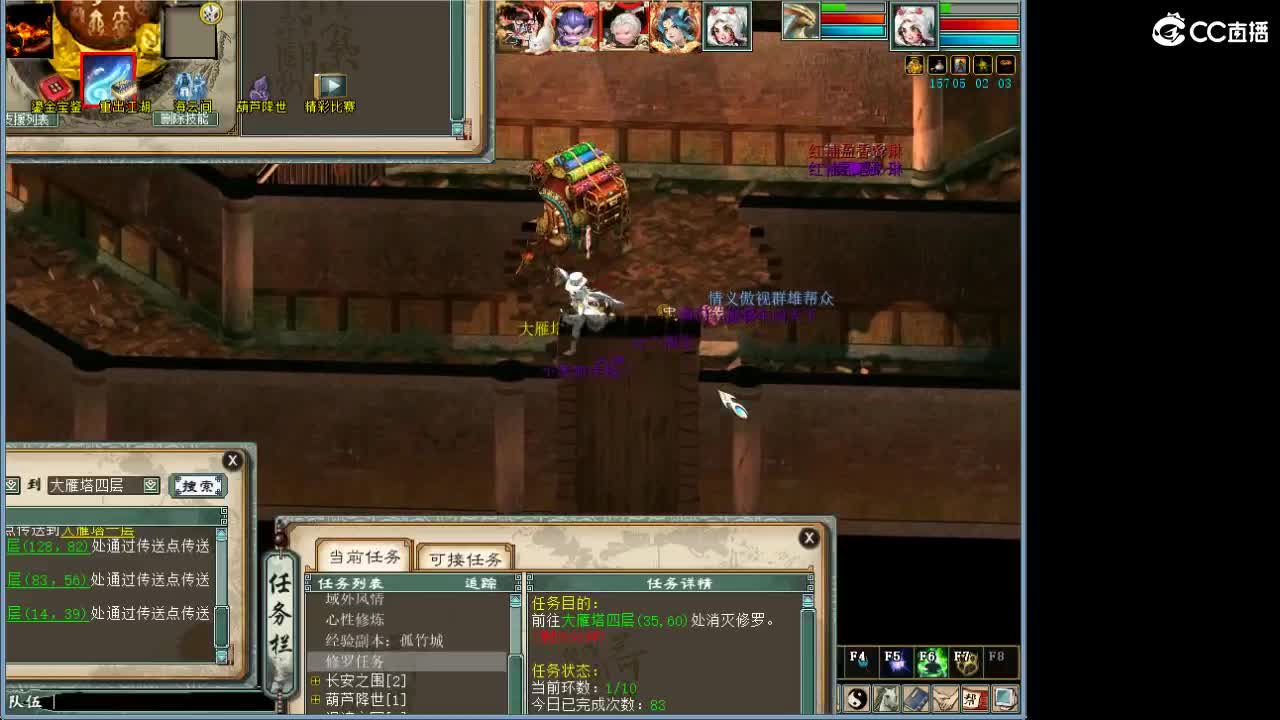Switch to the 可接任务 tab
1280x720 pixels.
466,558
